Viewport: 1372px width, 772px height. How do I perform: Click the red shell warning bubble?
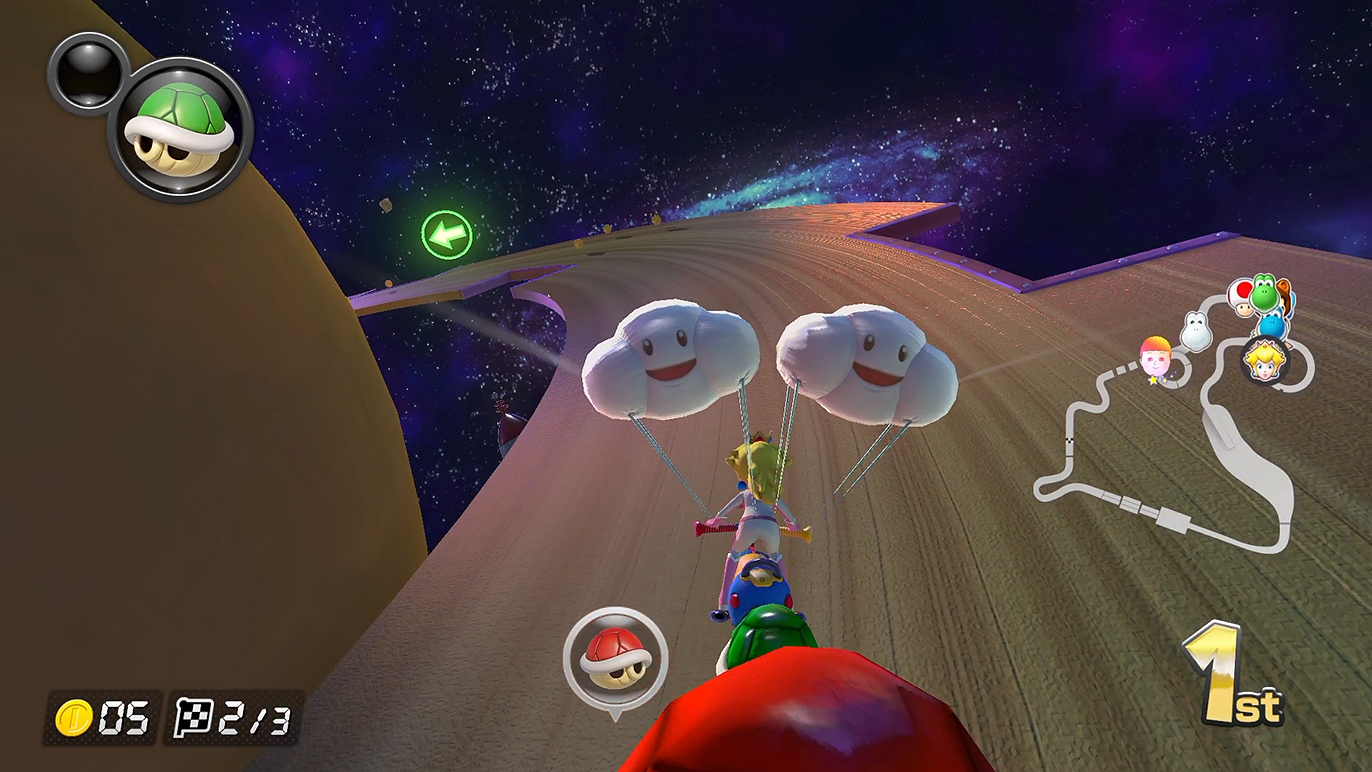[x=614, y=656]
